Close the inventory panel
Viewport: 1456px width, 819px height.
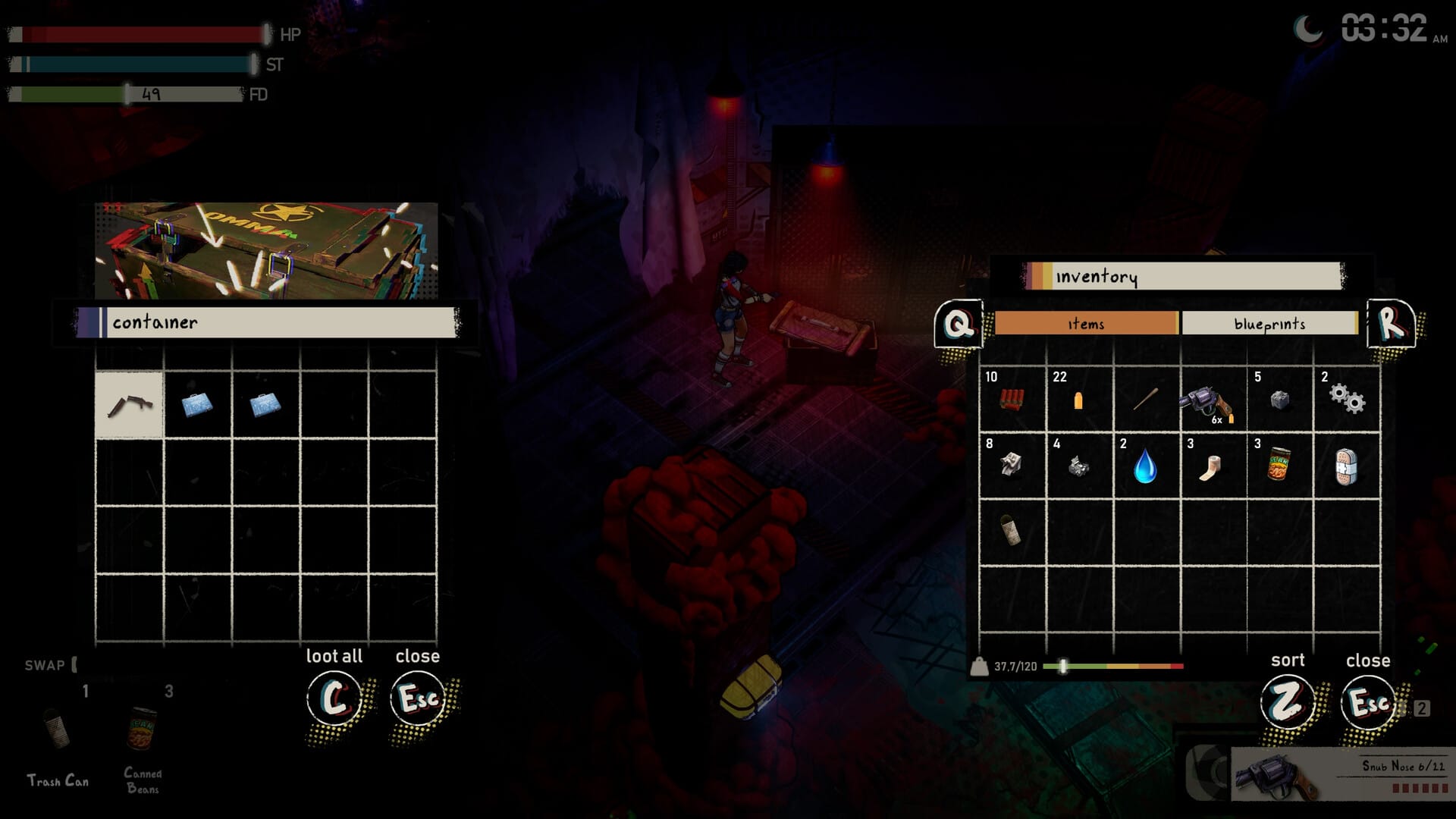tap(1368, 701)
